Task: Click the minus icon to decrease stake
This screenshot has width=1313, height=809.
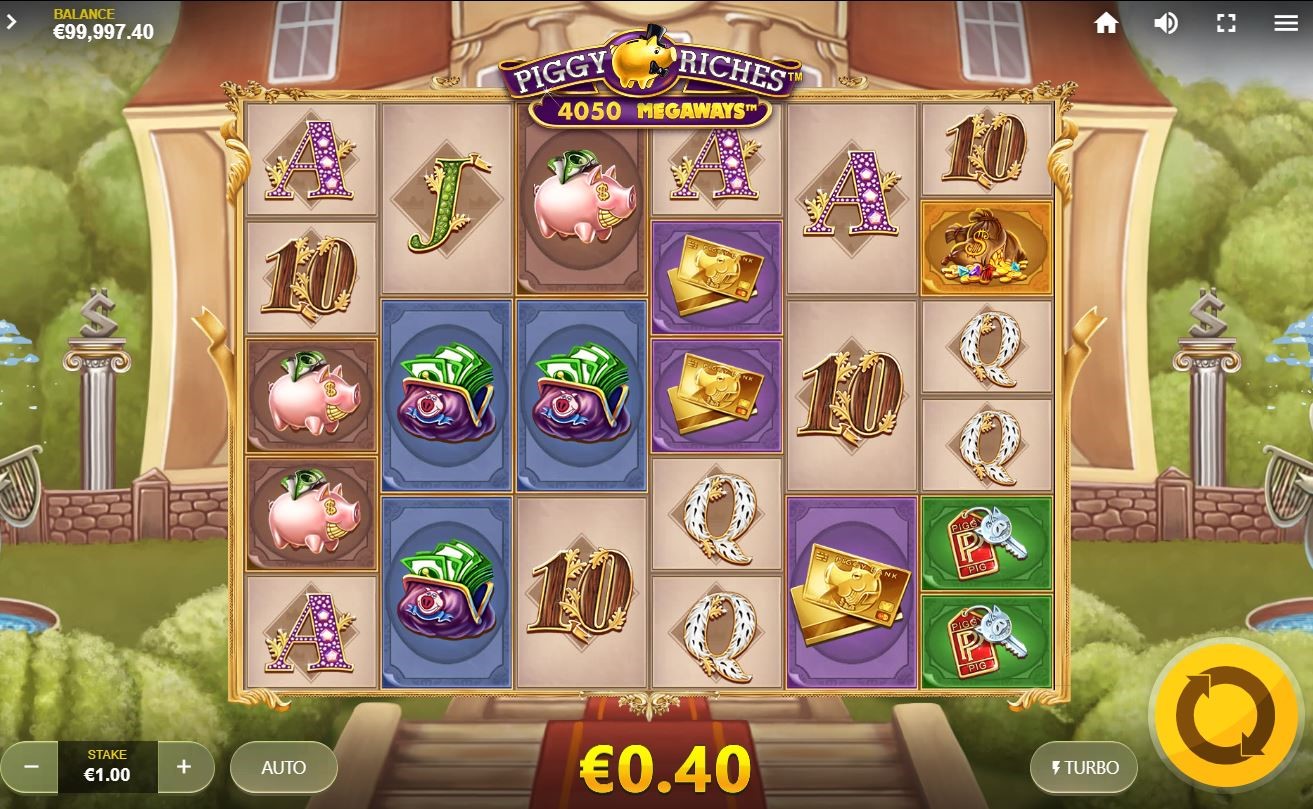Action: pos(30,767)
